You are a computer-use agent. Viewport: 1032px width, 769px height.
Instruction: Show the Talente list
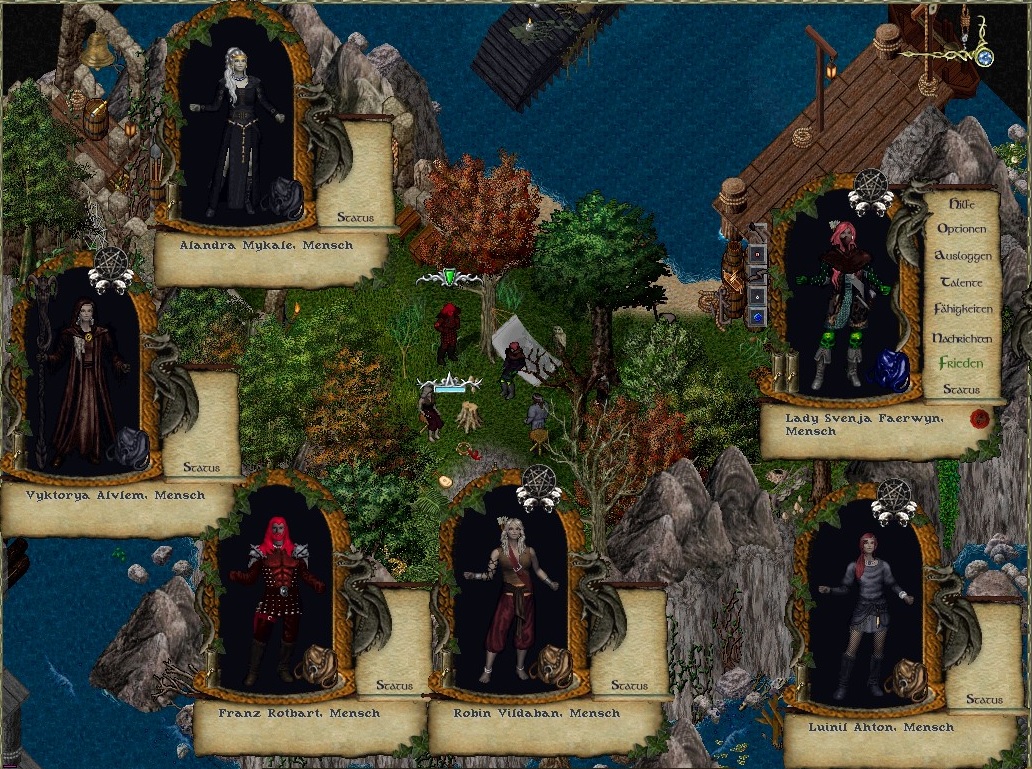tap(961, 283)
